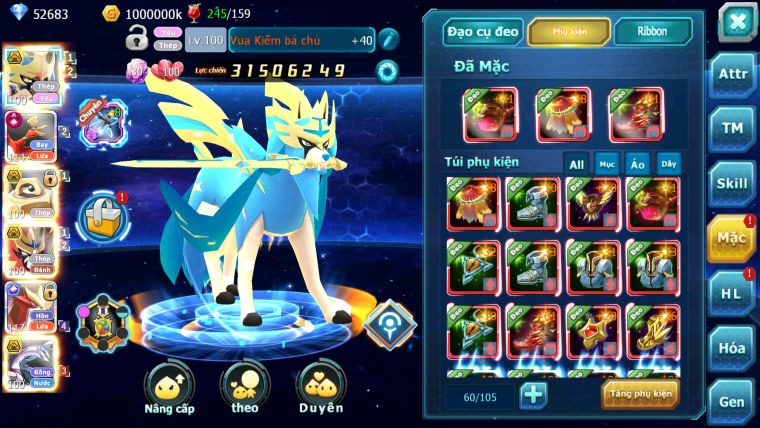This screenshot has width=760, height=428.
Task: Switch to the Đạo cụ đeo tab
Action: tap(483, 32)
